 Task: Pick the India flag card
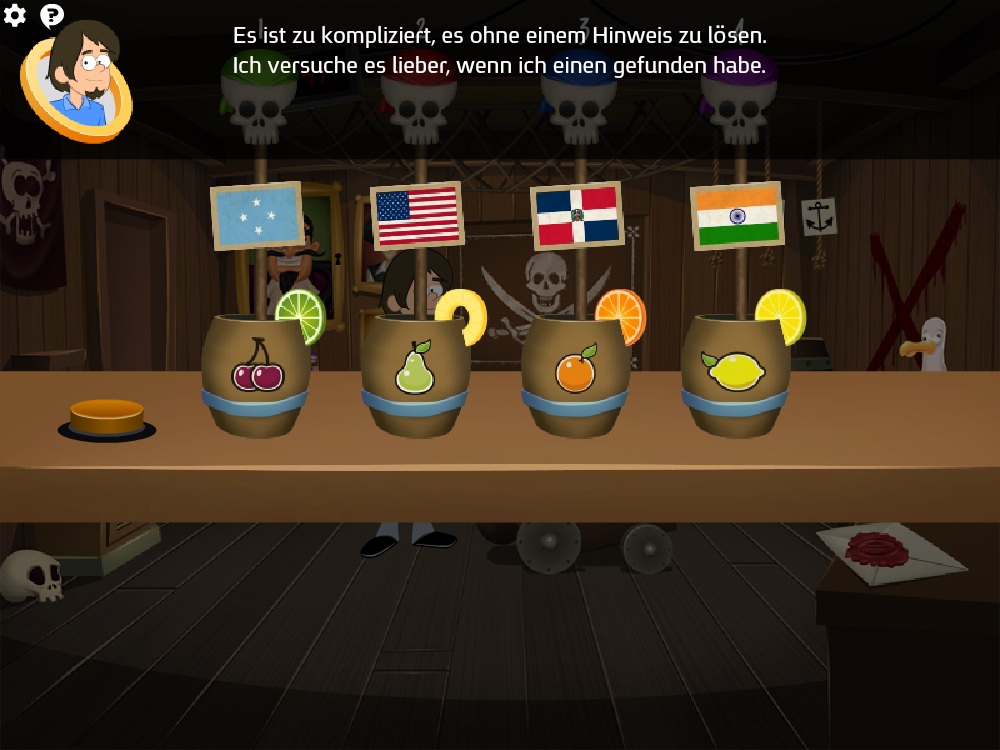tap(737, 215)
